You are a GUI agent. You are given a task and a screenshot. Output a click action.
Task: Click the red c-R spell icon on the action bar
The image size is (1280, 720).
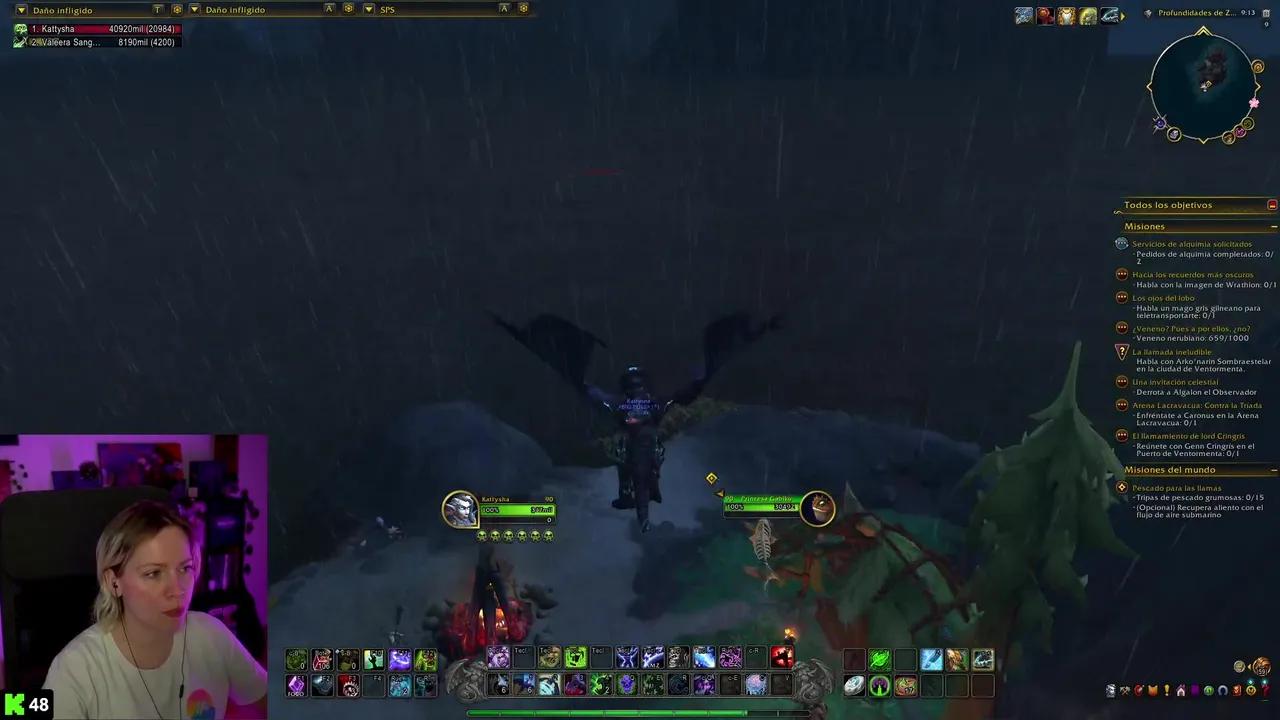click(x=782, y=657)
